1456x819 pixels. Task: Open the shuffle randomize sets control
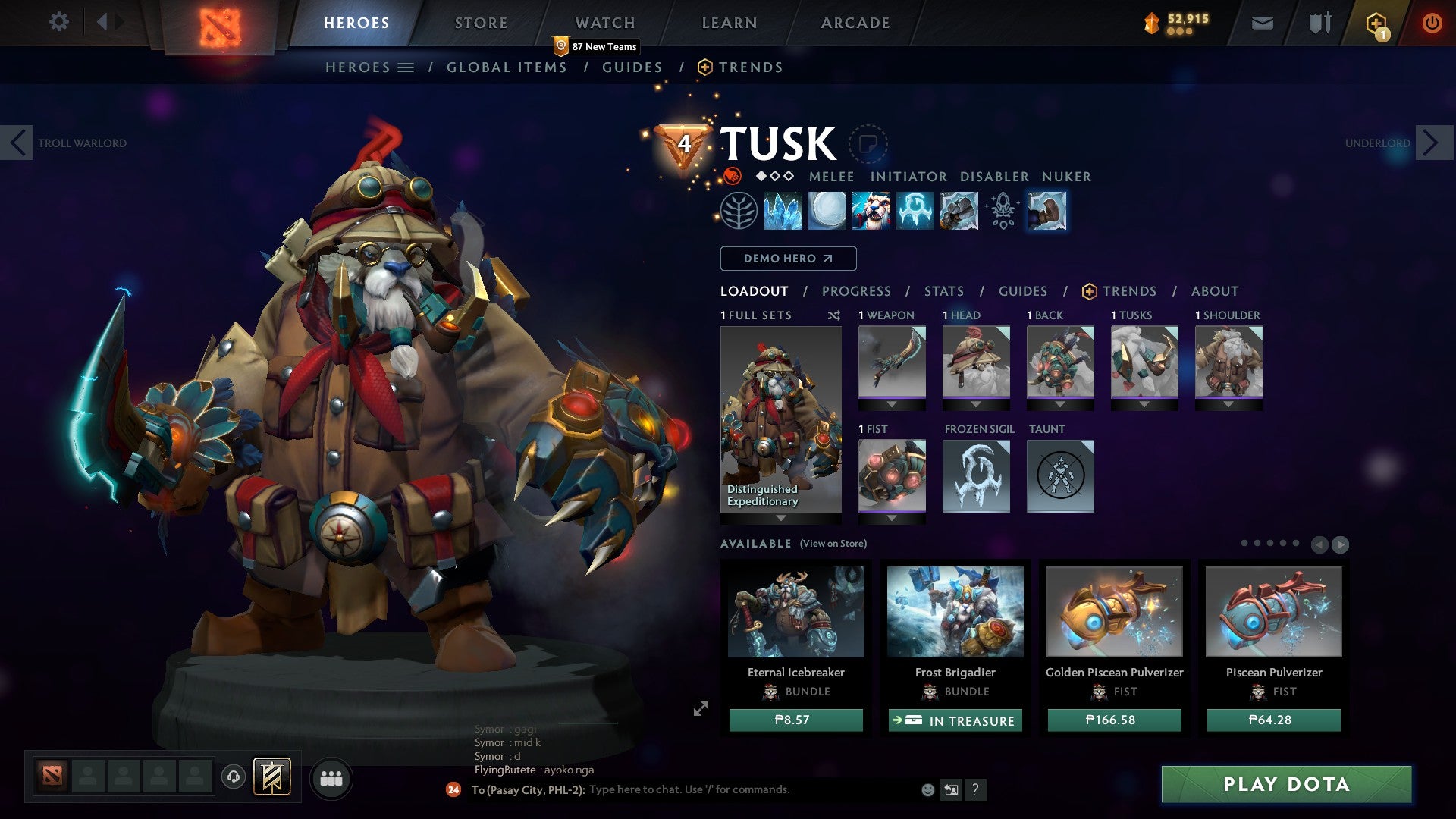[833, 315]
